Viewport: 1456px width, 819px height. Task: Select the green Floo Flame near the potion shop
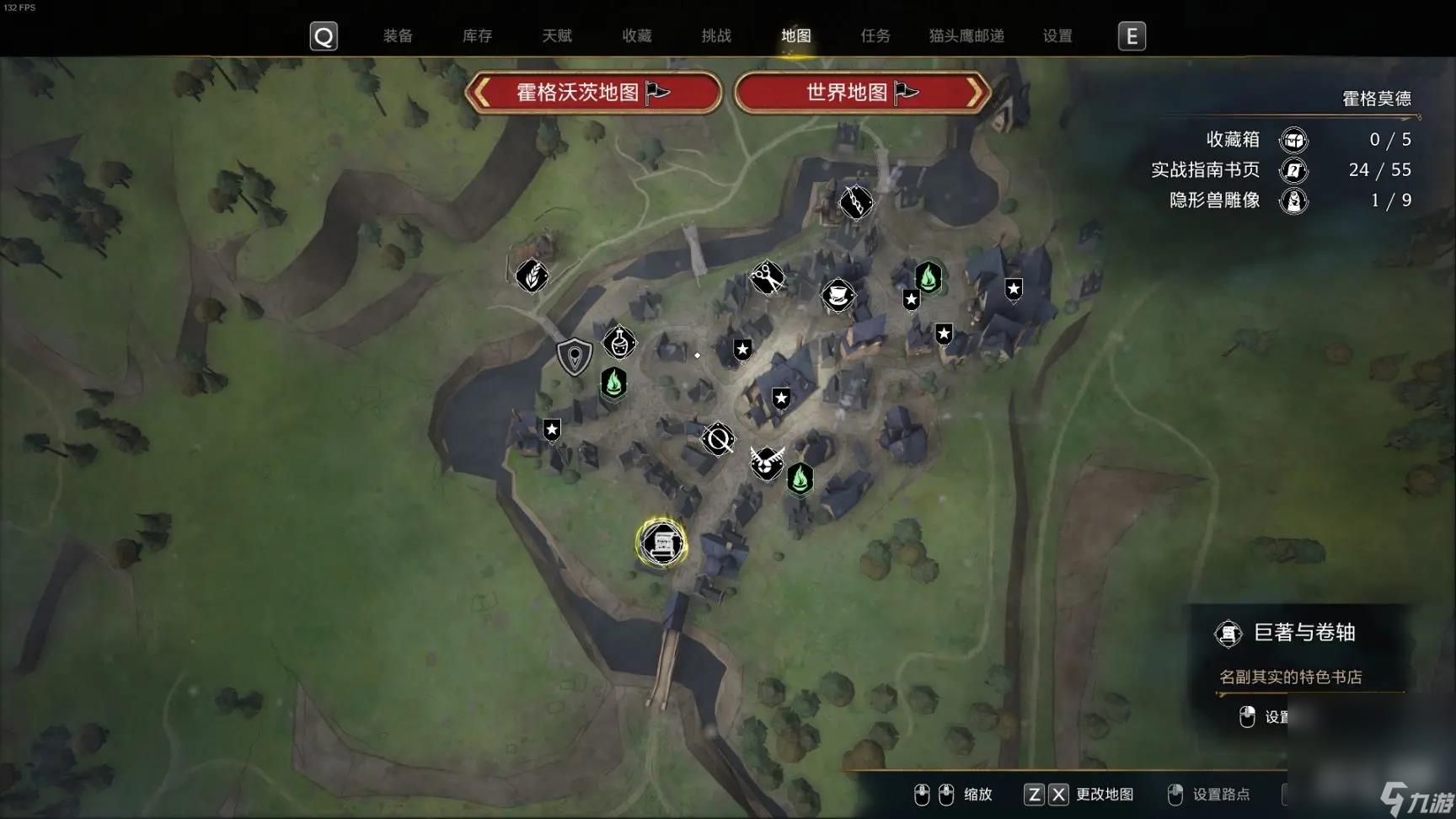tap(613, 383)
